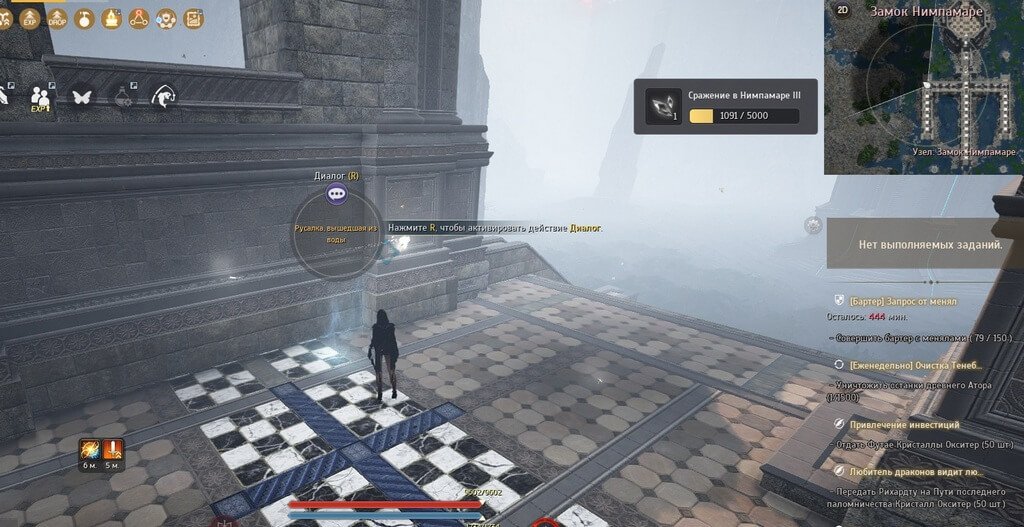The image size is (1024, 527).
Task: Click the white butterfly icon
Action: click(x=82, y=97)
